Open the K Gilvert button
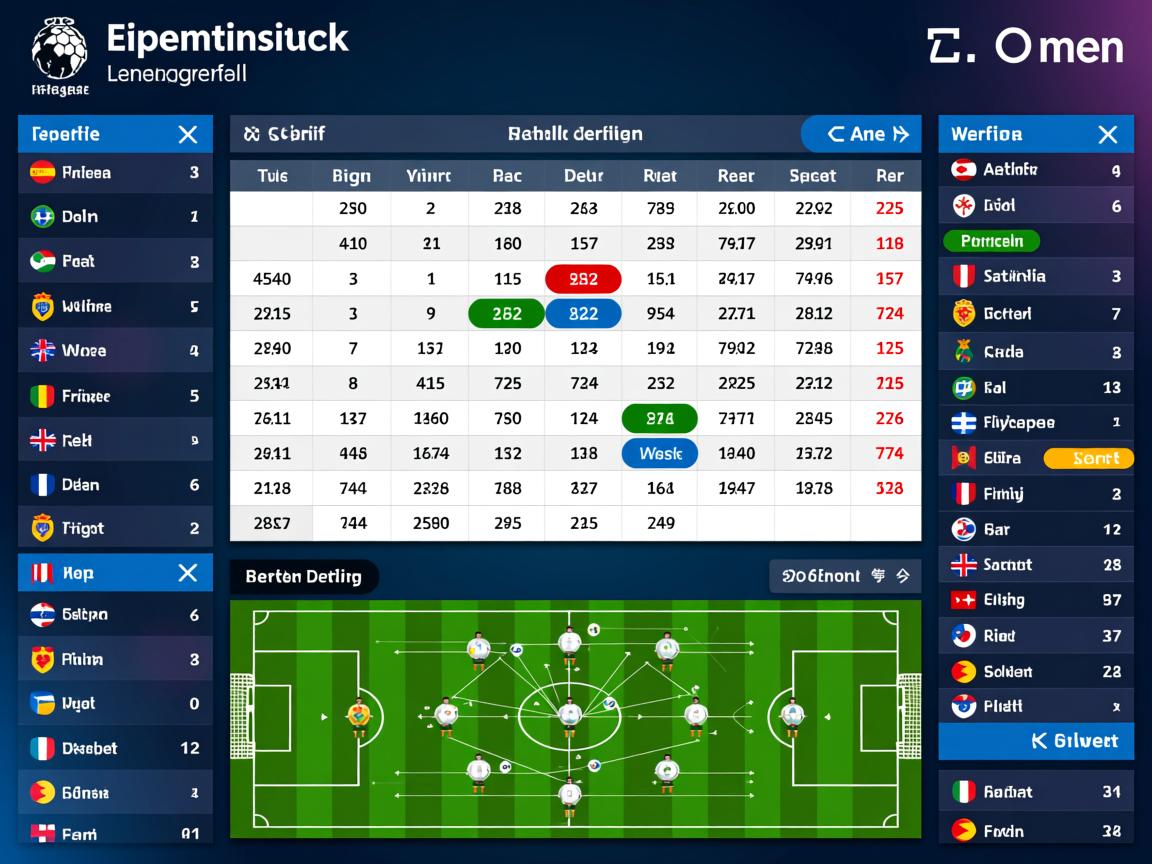The height and width of the screenshot is (864, 1152). click(1036, 741)
